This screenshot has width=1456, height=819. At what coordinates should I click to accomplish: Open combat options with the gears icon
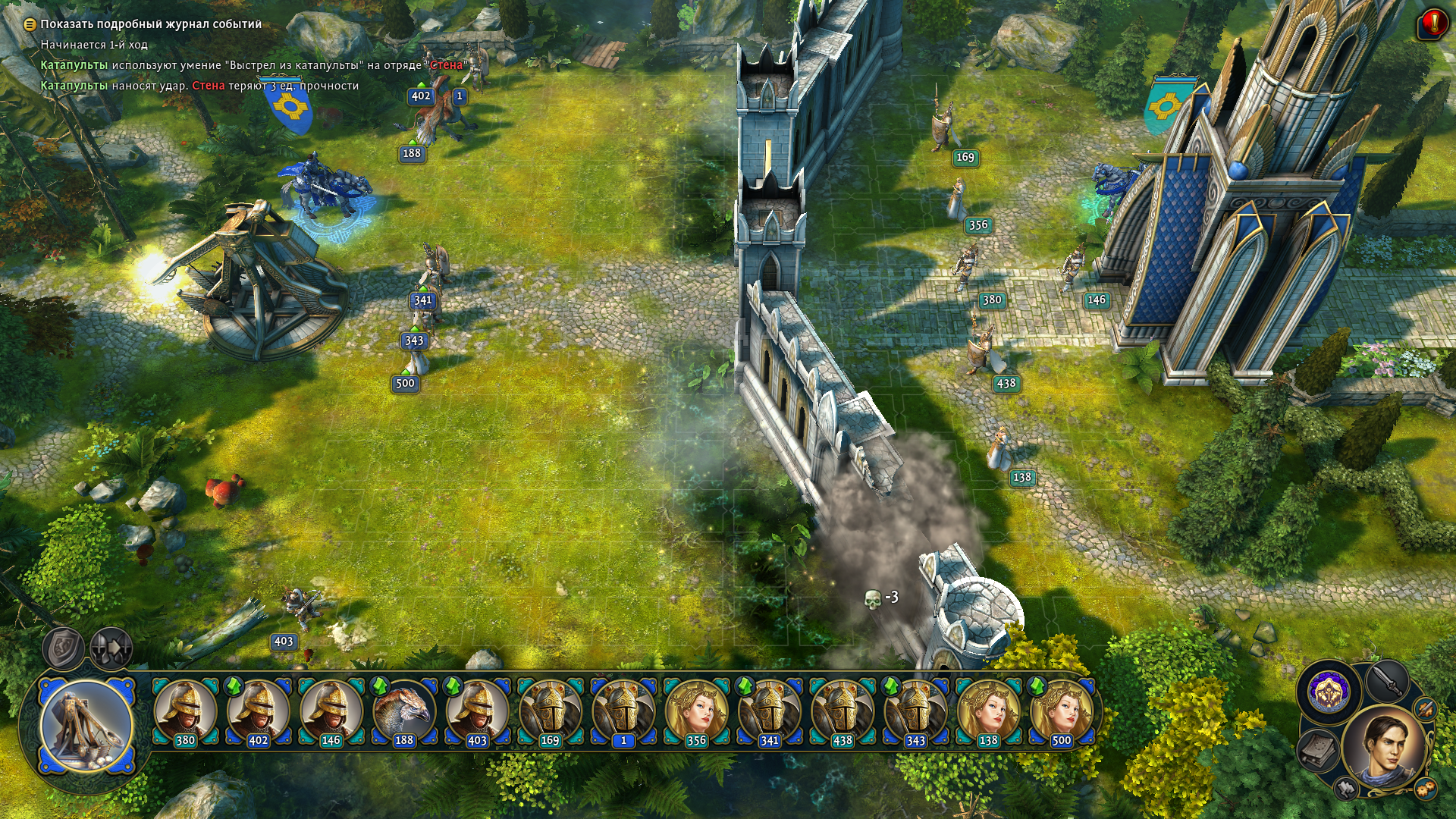pyautogui.click(x=1425, y=789)
